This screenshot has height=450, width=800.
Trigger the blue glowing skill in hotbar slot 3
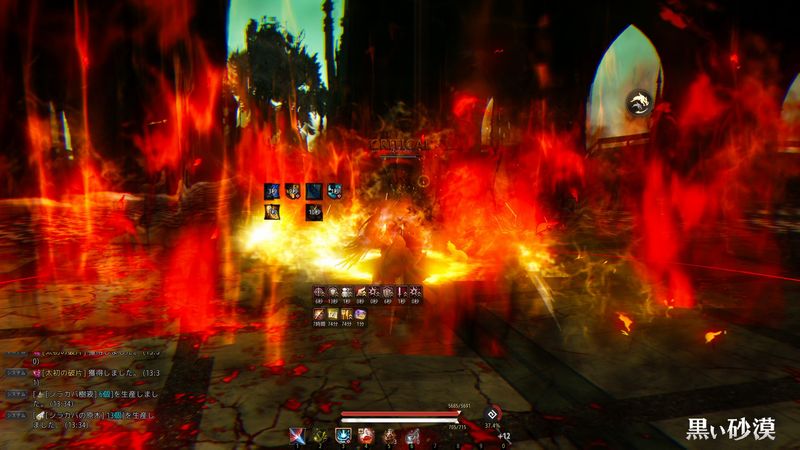(343, 435)
